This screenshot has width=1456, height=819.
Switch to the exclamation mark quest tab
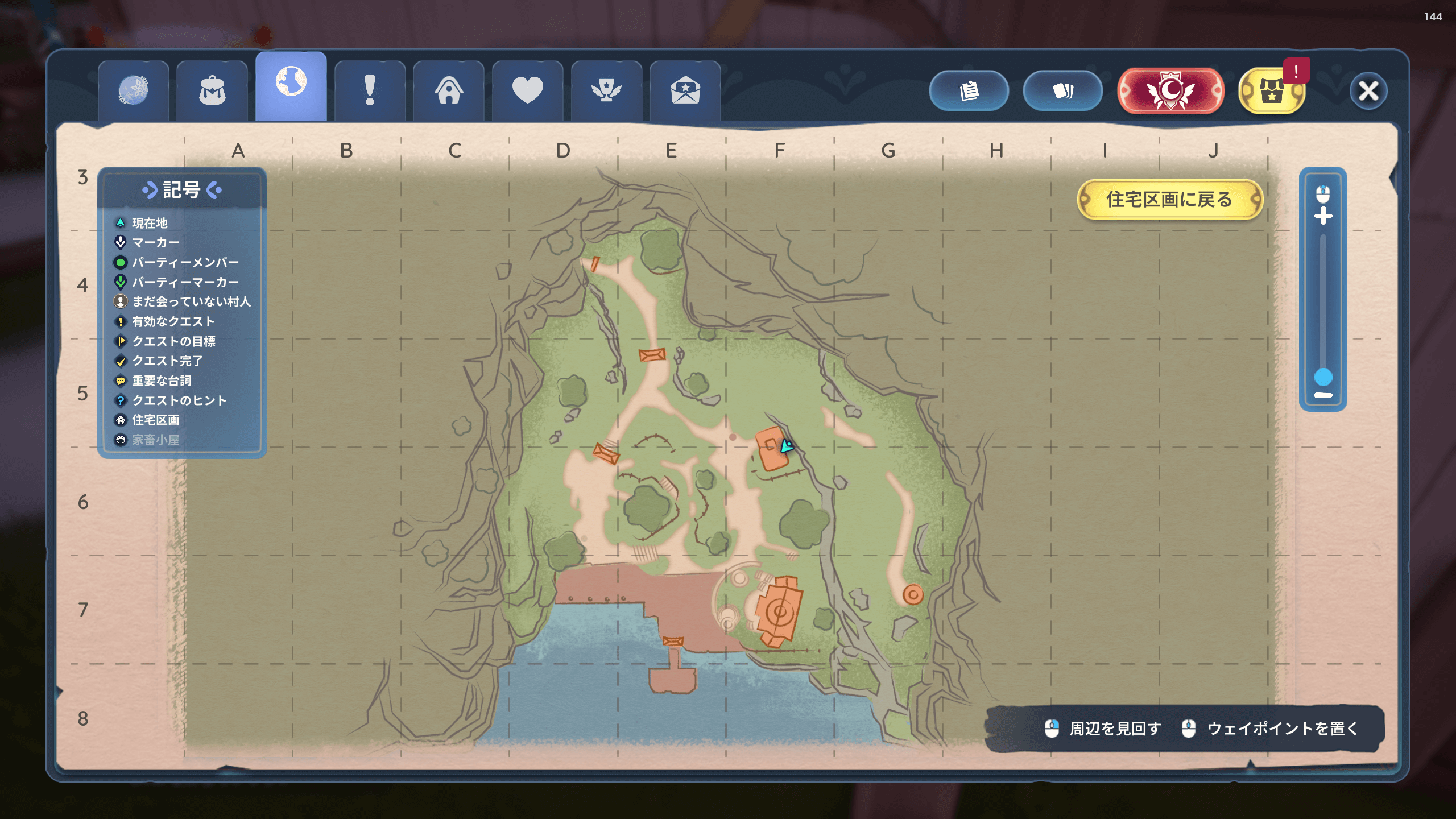click(370, 91)
